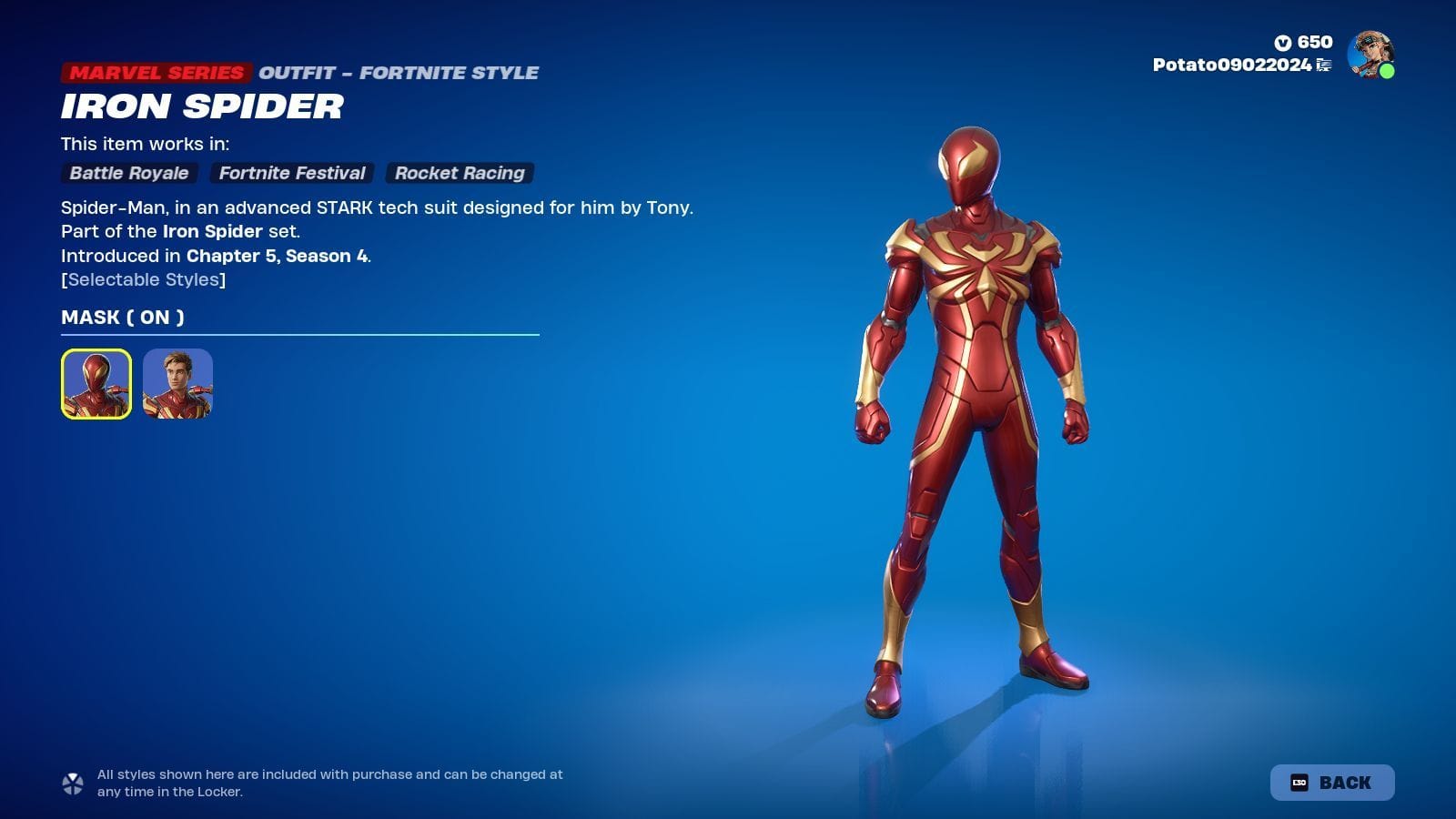Click the V-Bucks currency icon
The image size is (1456, 819).
click(1282, 40)
